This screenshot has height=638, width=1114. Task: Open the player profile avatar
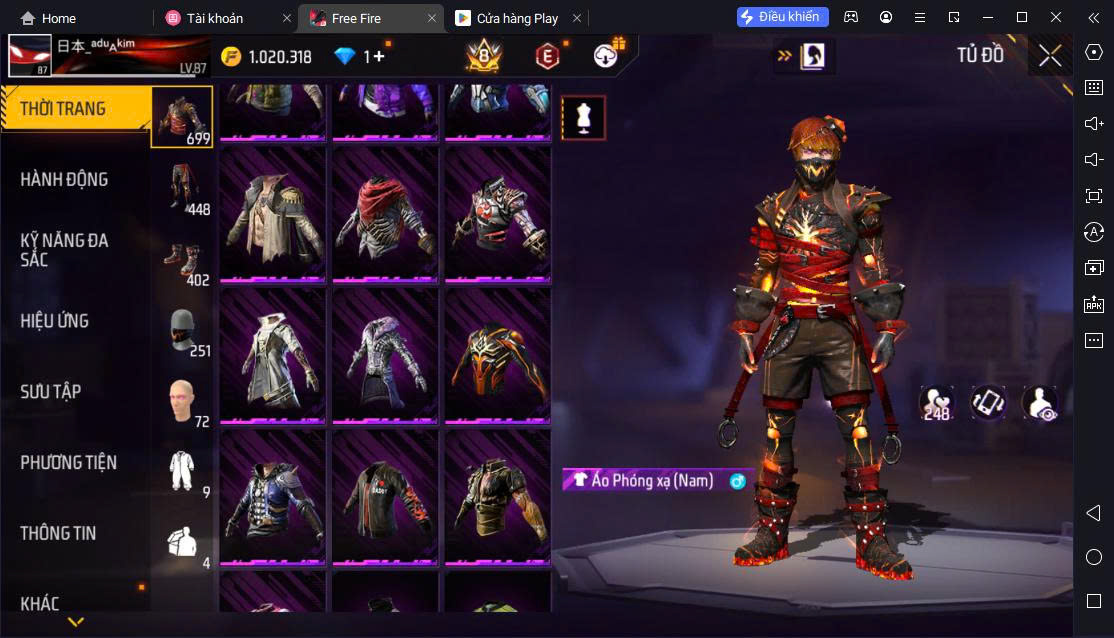coord(30,56)
